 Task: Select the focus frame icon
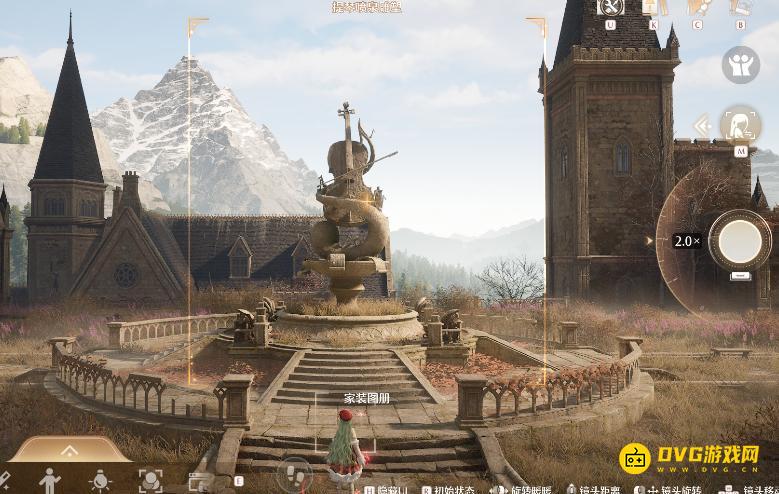150,481
